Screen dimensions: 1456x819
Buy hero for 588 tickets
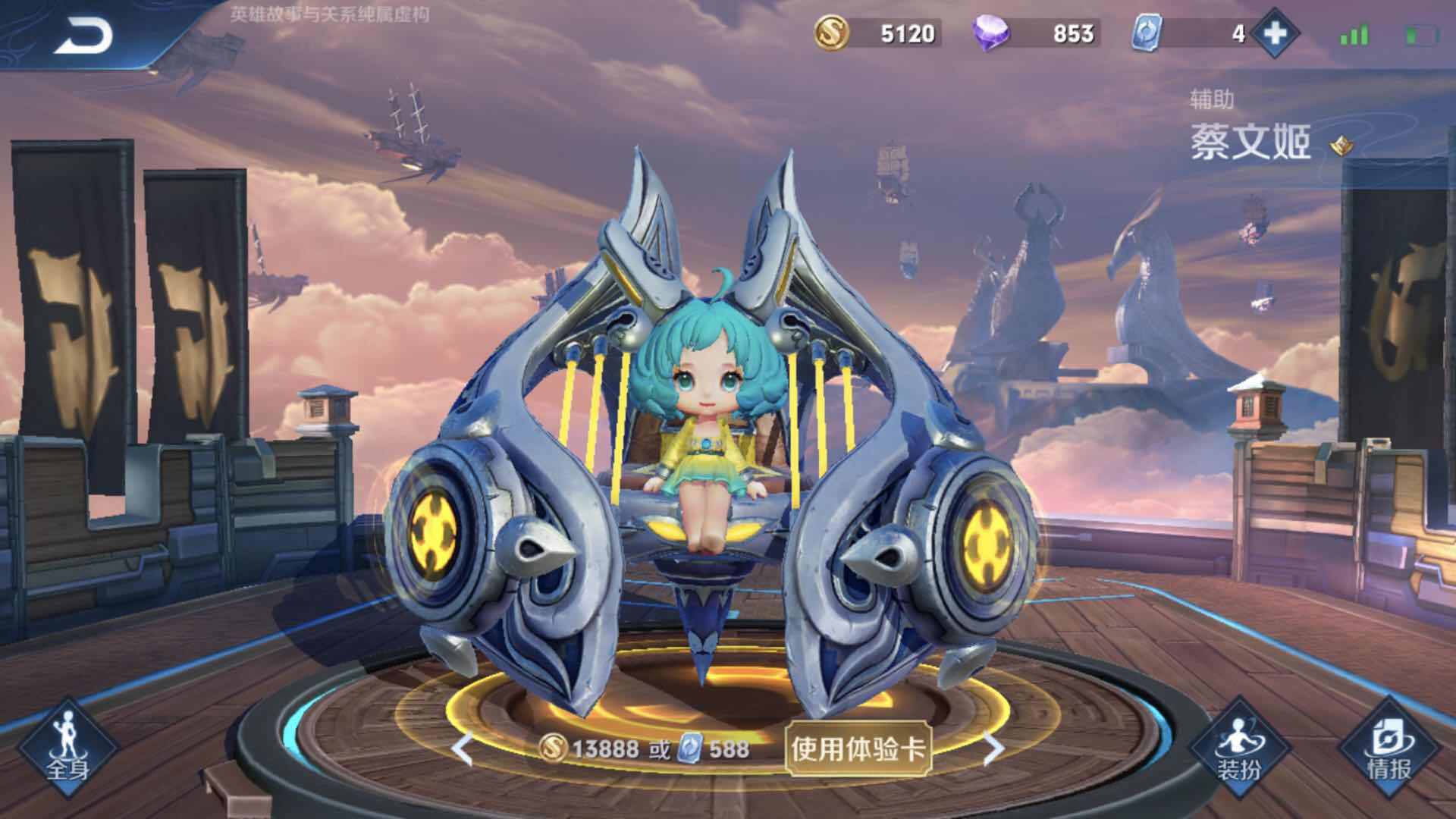(x=714, y=749)
